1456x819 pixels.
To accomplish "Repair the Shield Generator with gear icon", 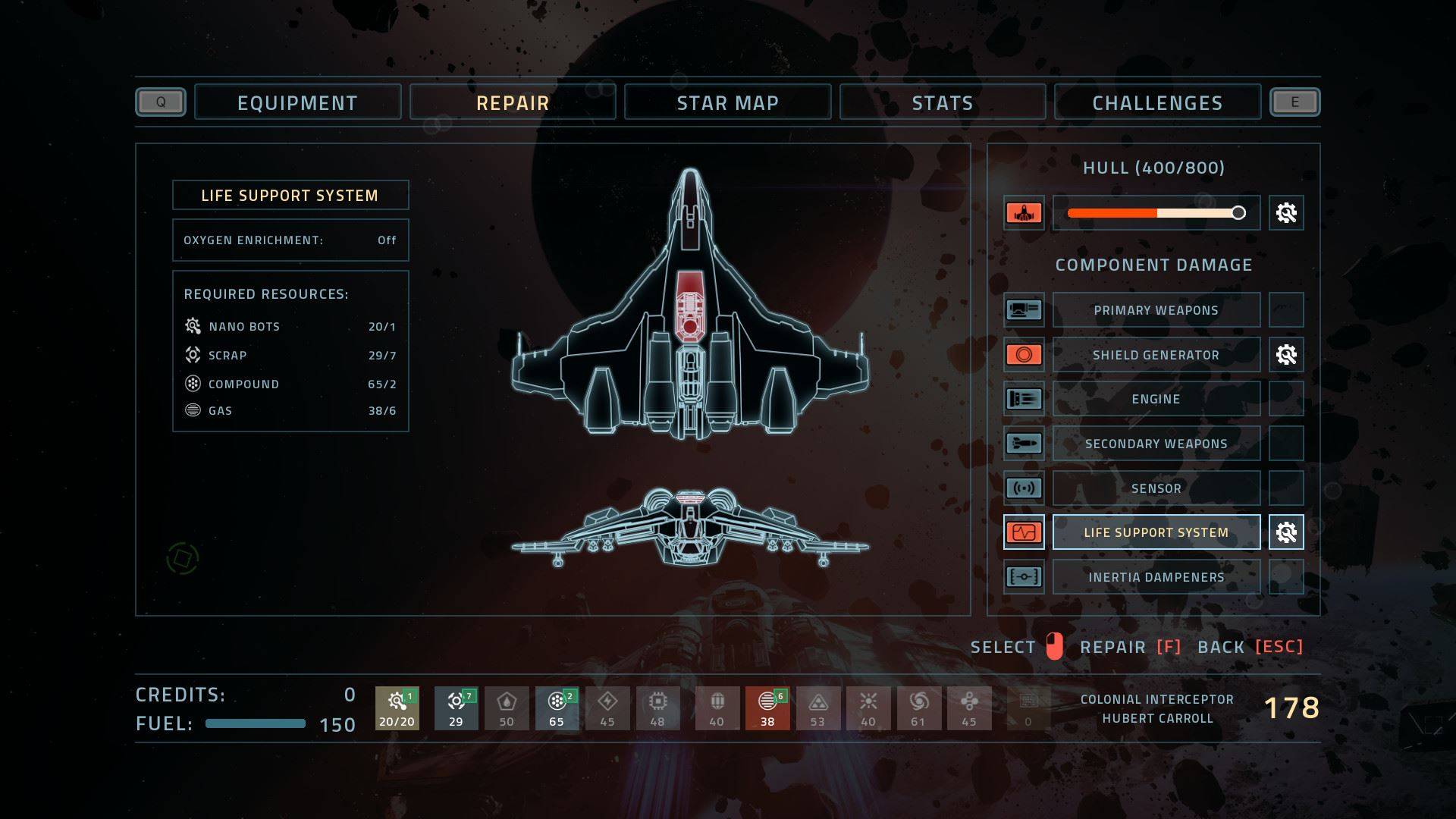I will 1286,355.
